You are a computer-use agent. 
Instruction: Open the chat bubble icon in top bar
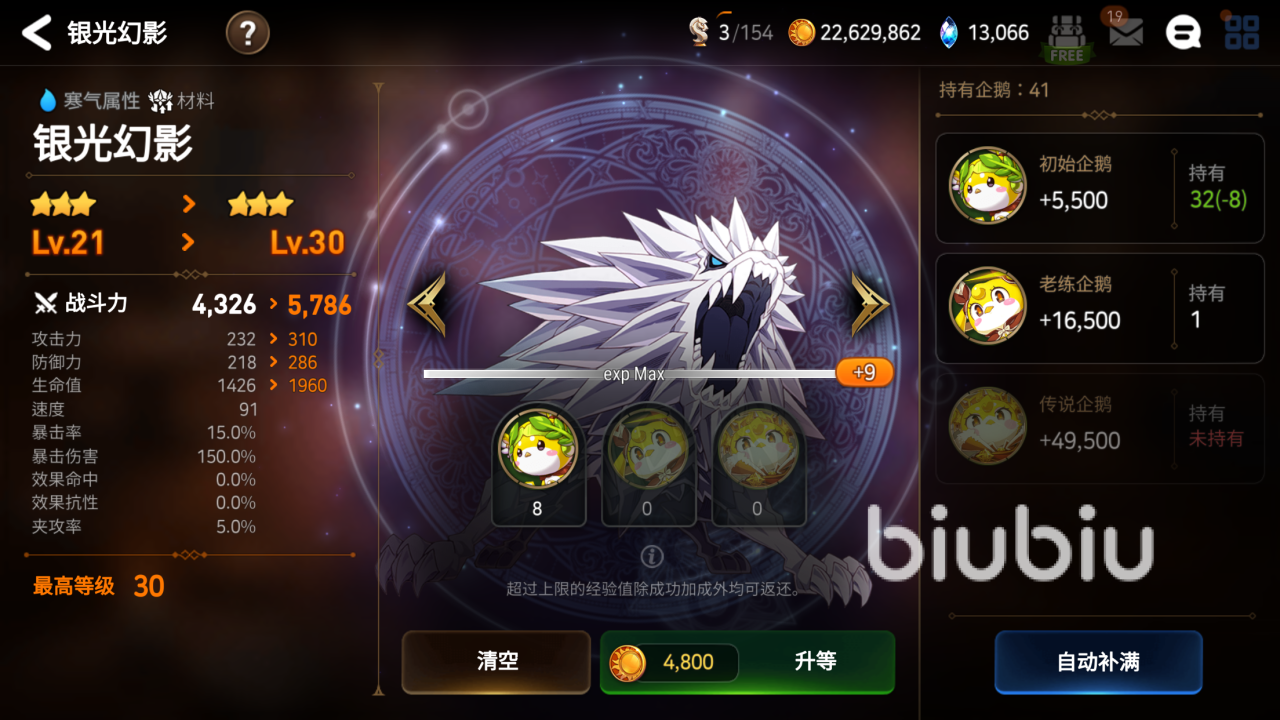click(x=1183, y=32)
